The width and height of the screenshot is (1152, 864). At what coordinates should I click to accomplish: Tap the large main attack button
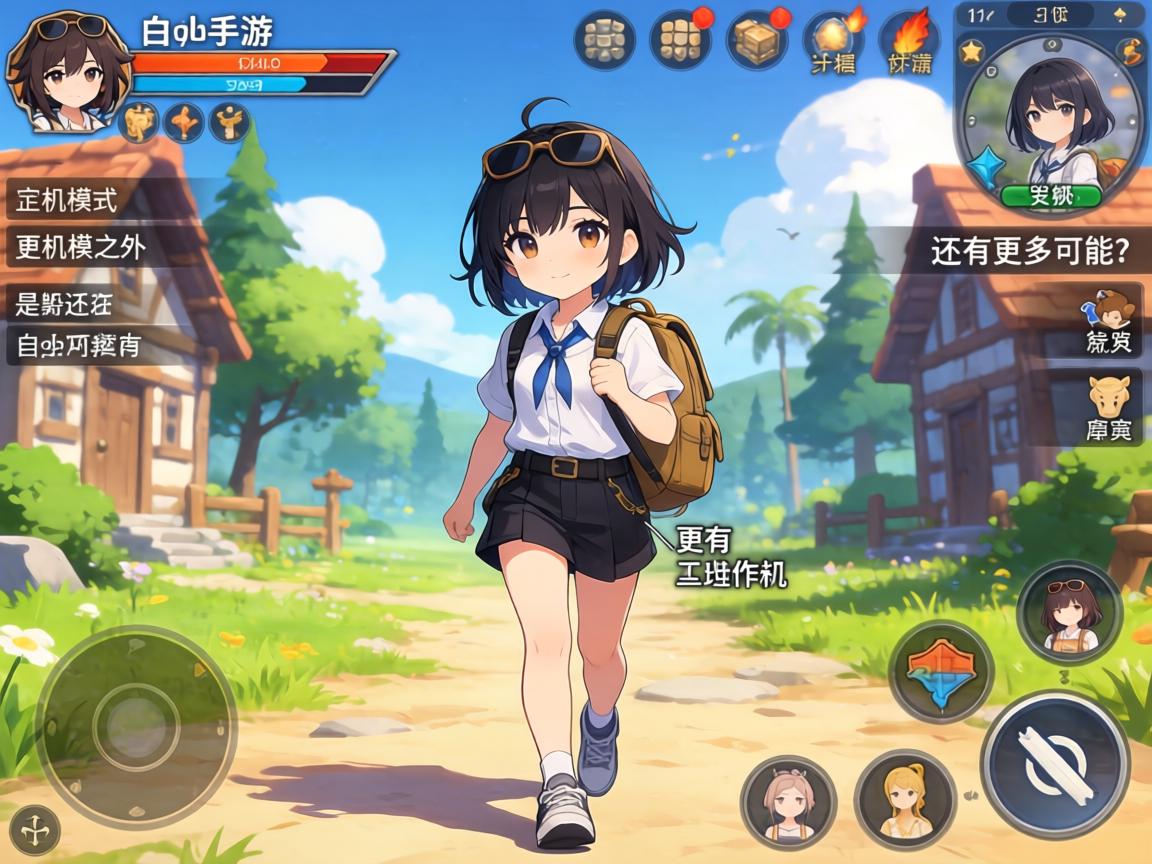1055,765
